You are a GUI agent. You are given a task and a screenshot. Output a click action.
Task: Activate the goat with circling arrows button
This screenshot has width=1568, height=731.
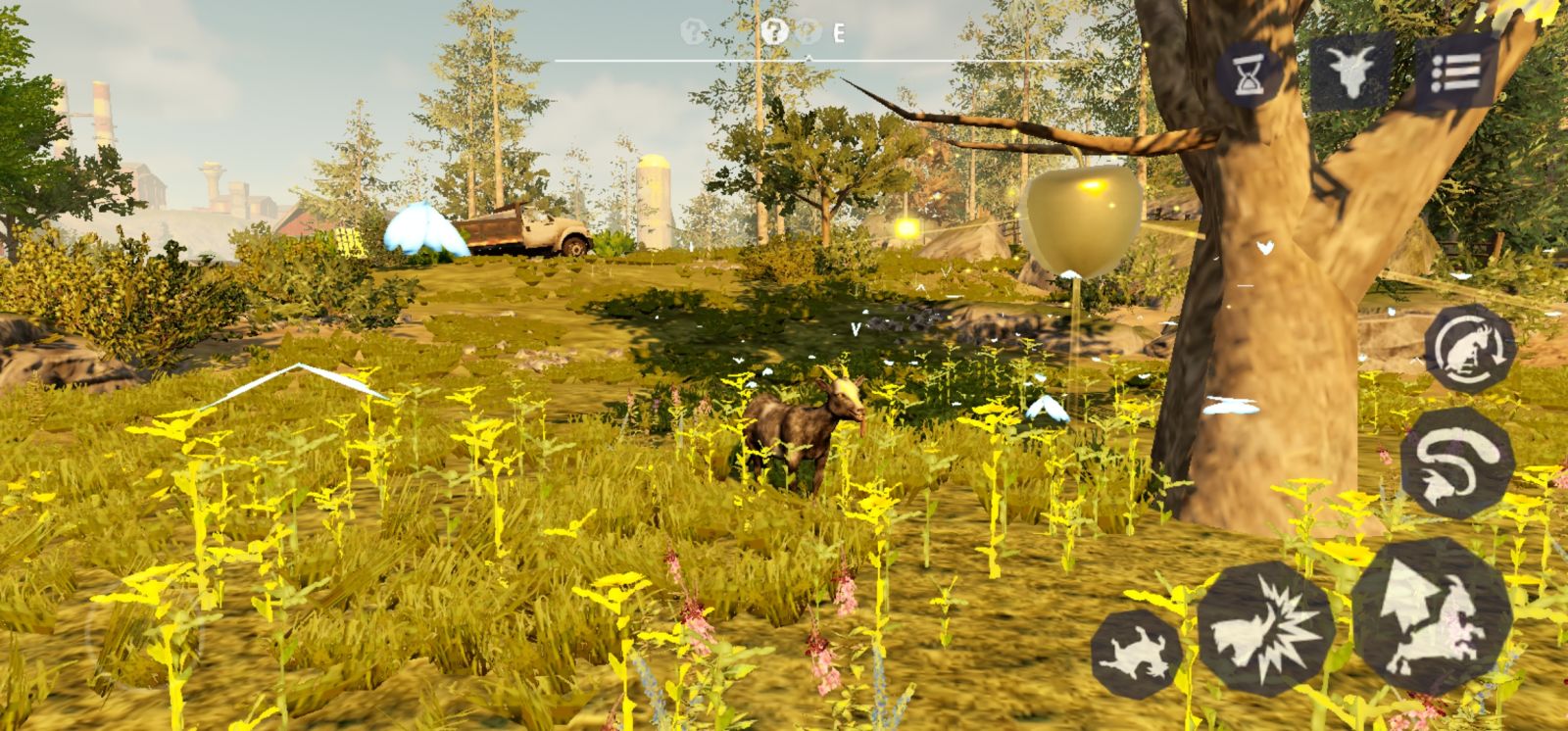(x=1469, y=349)
